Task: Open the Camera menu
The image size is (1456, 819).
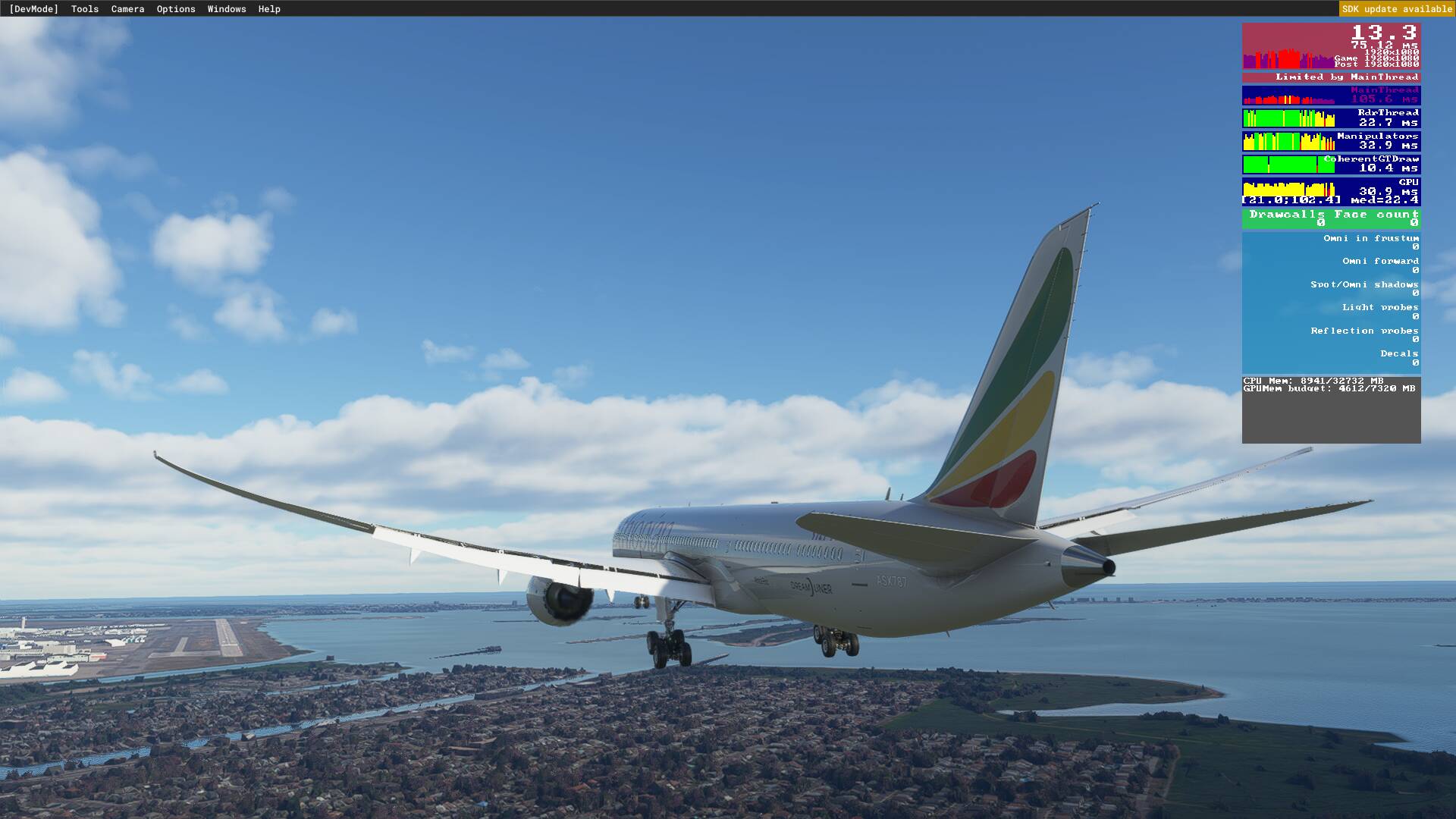Action: click(127, 8)
